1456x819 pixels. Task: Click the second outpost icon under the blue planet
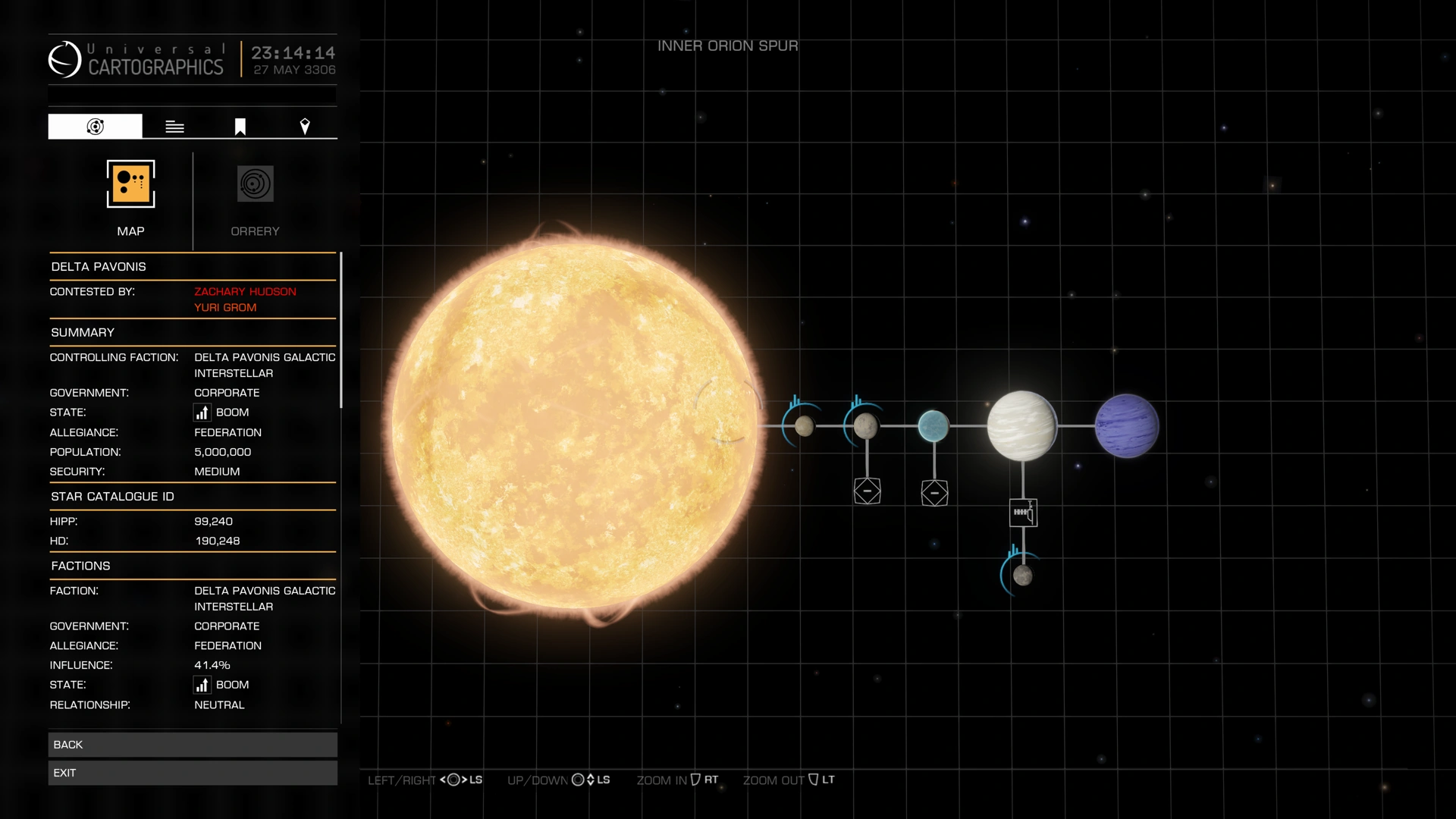tap(934, 492)
